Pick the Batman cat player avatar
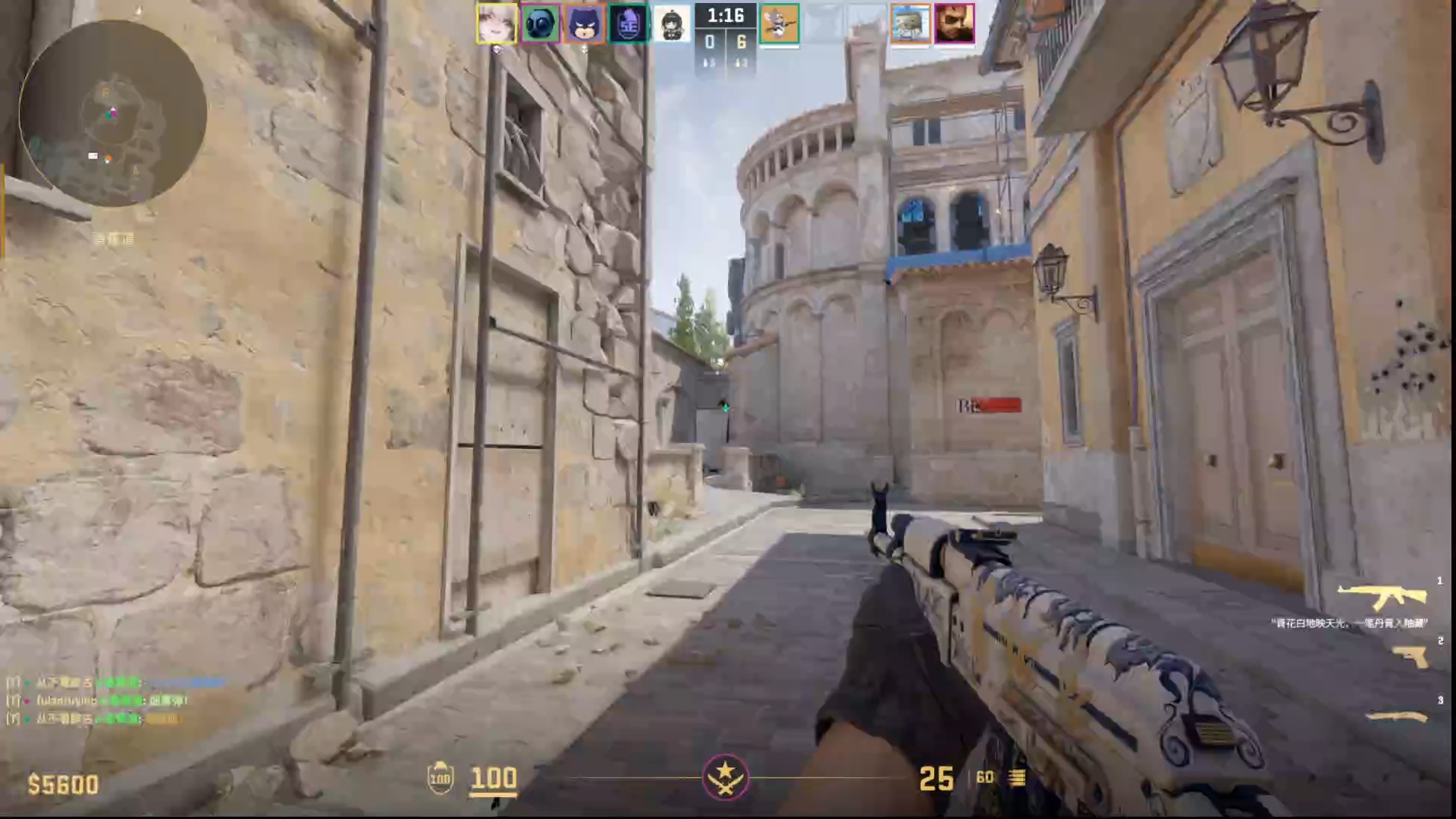The height and width of the screenshot is (819, 1456). 585,24
